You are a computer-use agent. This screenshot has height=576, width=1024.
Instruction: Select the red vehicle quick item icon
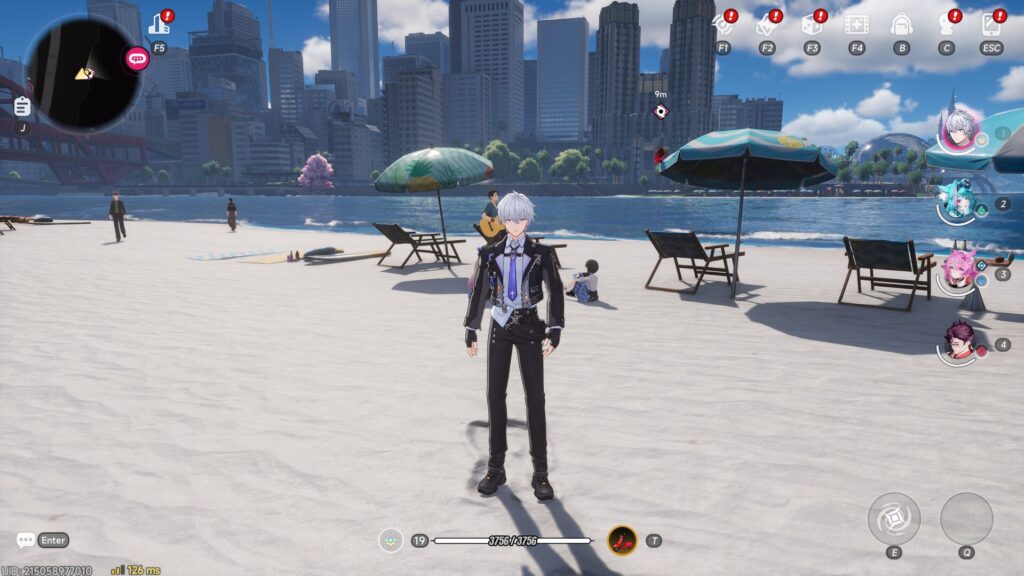(622, 541)
